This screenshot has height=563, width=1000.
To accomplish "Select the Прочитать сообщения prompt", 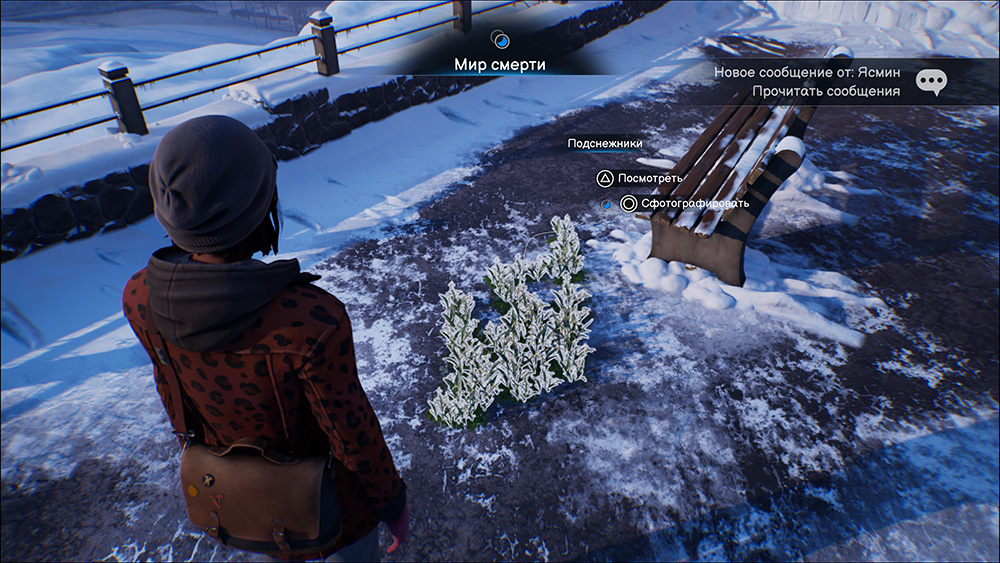I will click(x=826, y=91).
